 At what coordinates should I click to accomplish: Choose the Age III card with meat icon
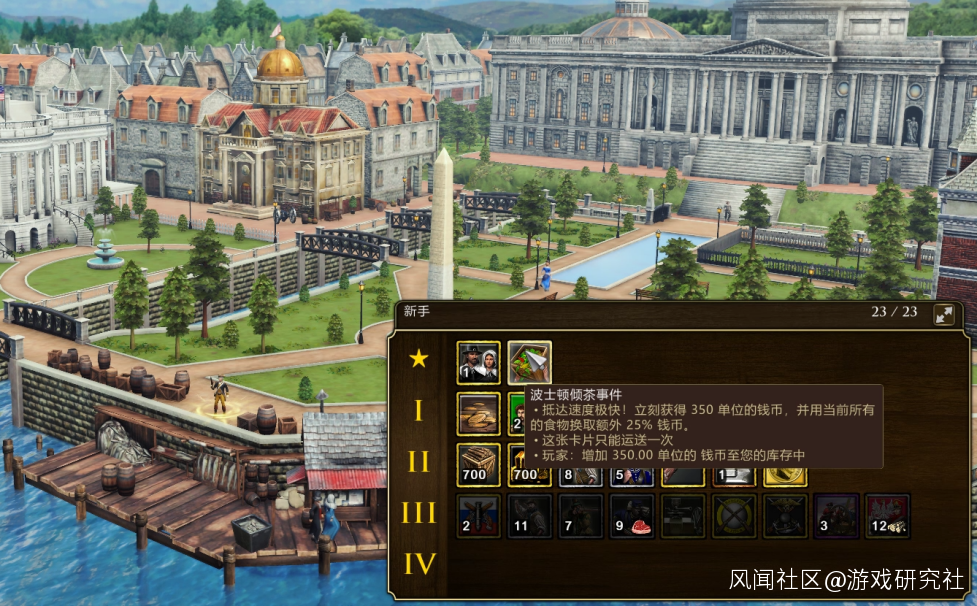click(632, 515)
